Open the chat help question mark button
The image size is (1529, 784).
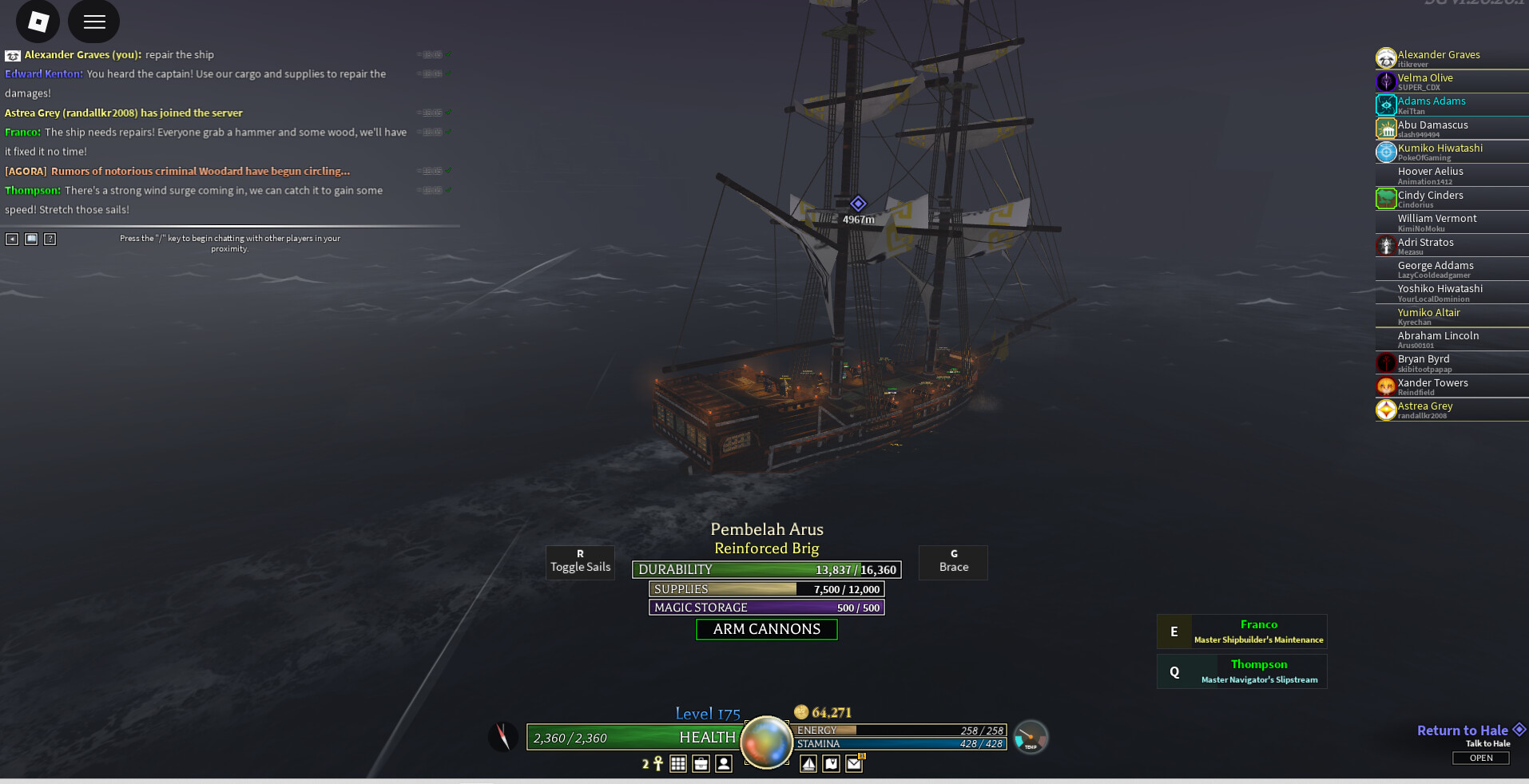(x=50, y=239)
